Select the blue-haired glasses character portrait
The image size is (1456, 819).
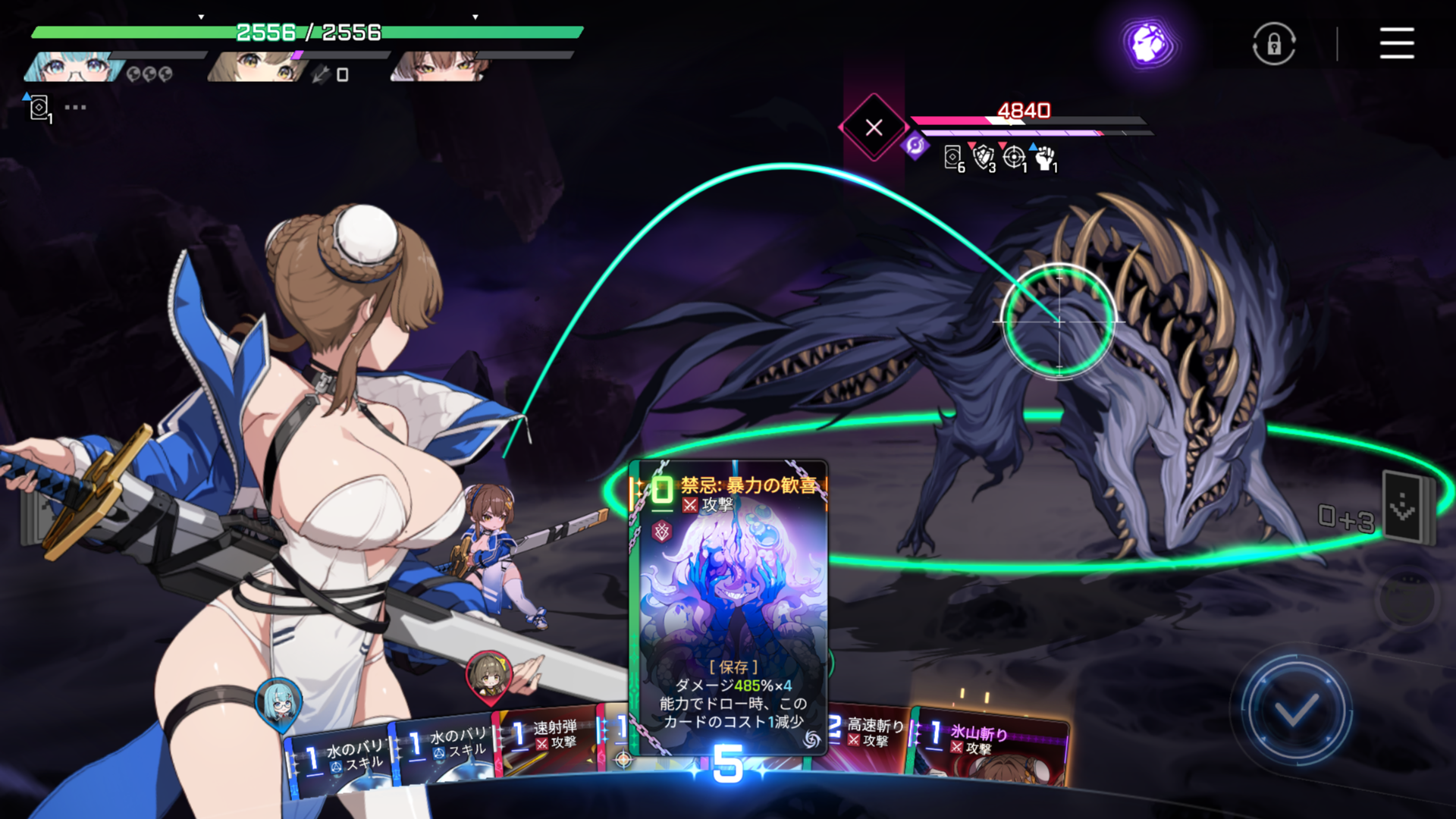pyautogui.click(x=74, y=67)
